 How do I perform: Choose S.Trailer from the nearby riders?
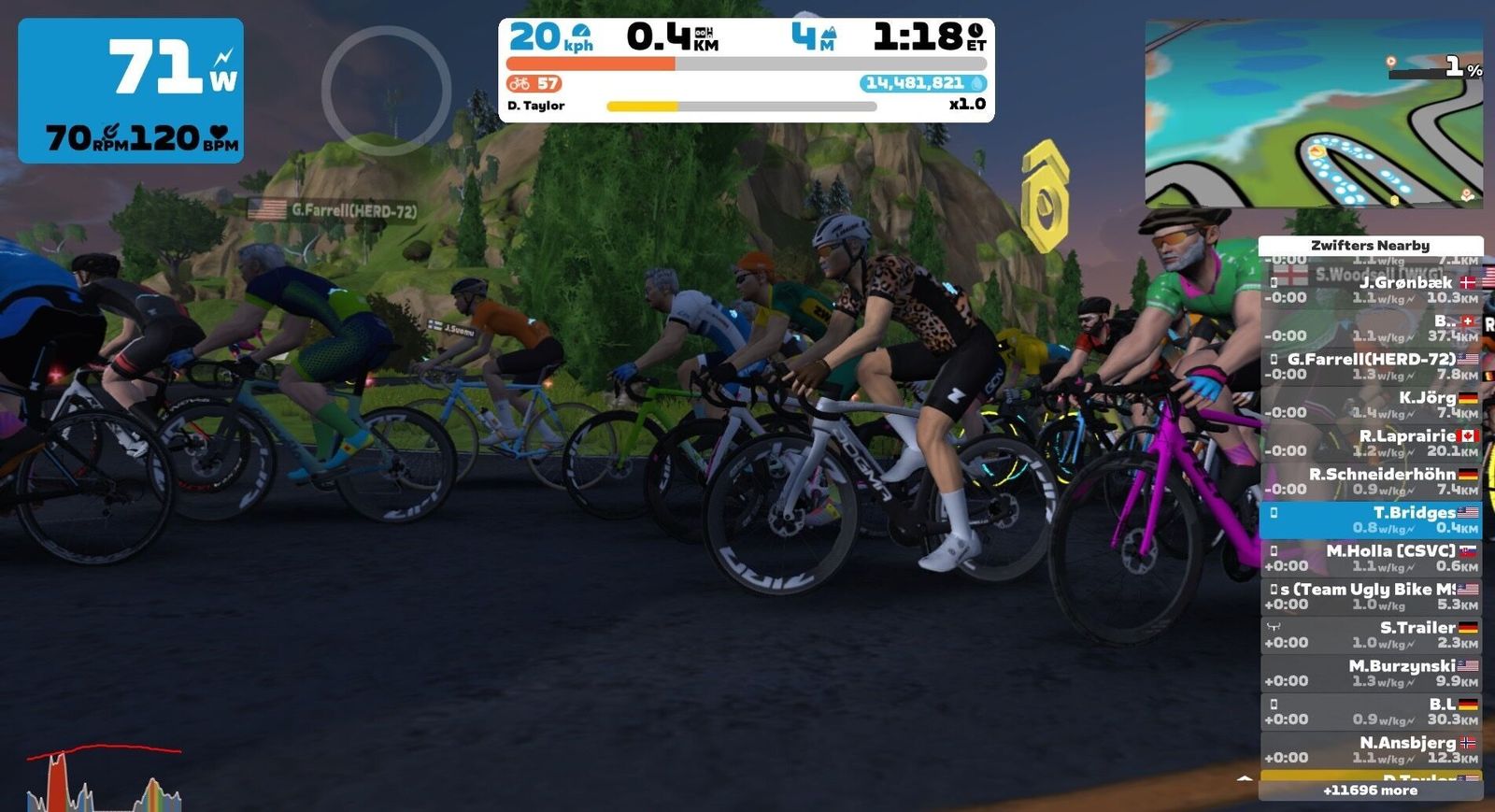click(1371, 634)
